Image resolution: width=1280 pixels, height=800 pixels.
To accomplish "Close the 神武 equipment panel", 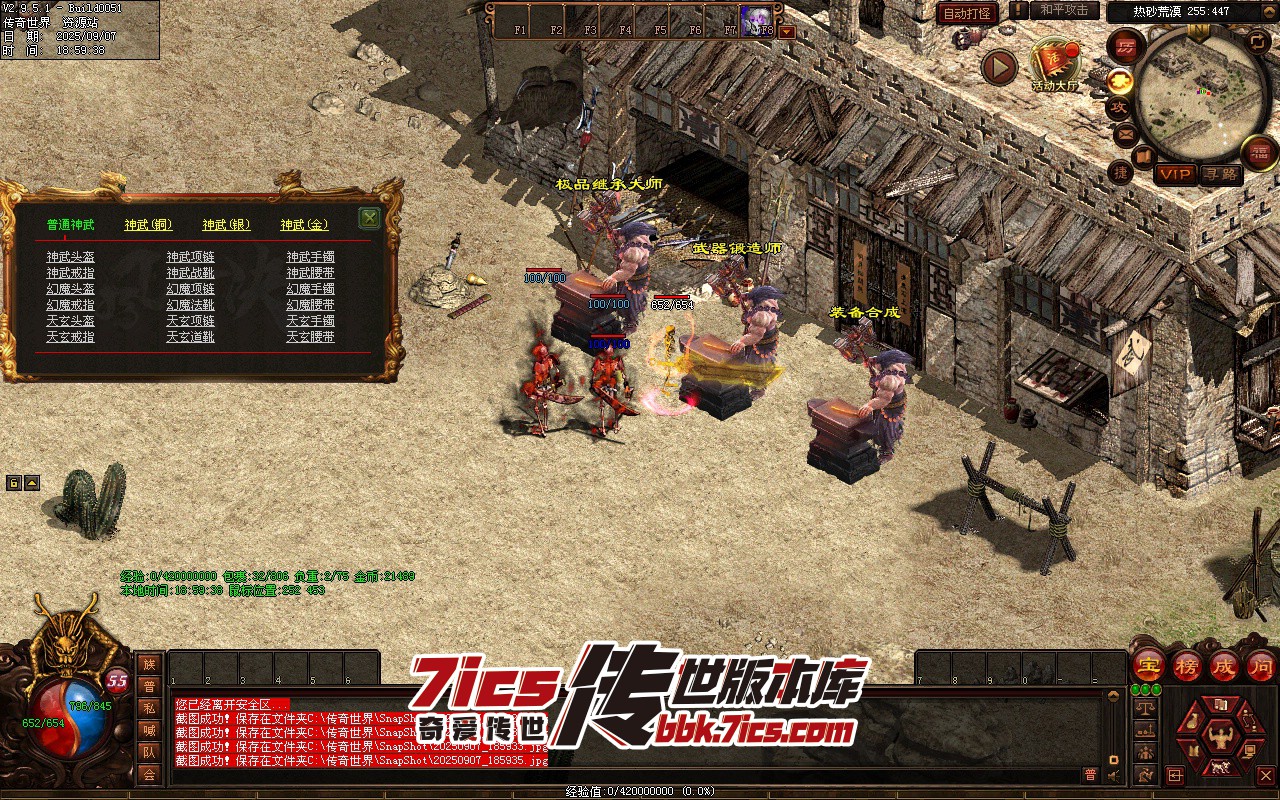I will [x=369, y=218].
